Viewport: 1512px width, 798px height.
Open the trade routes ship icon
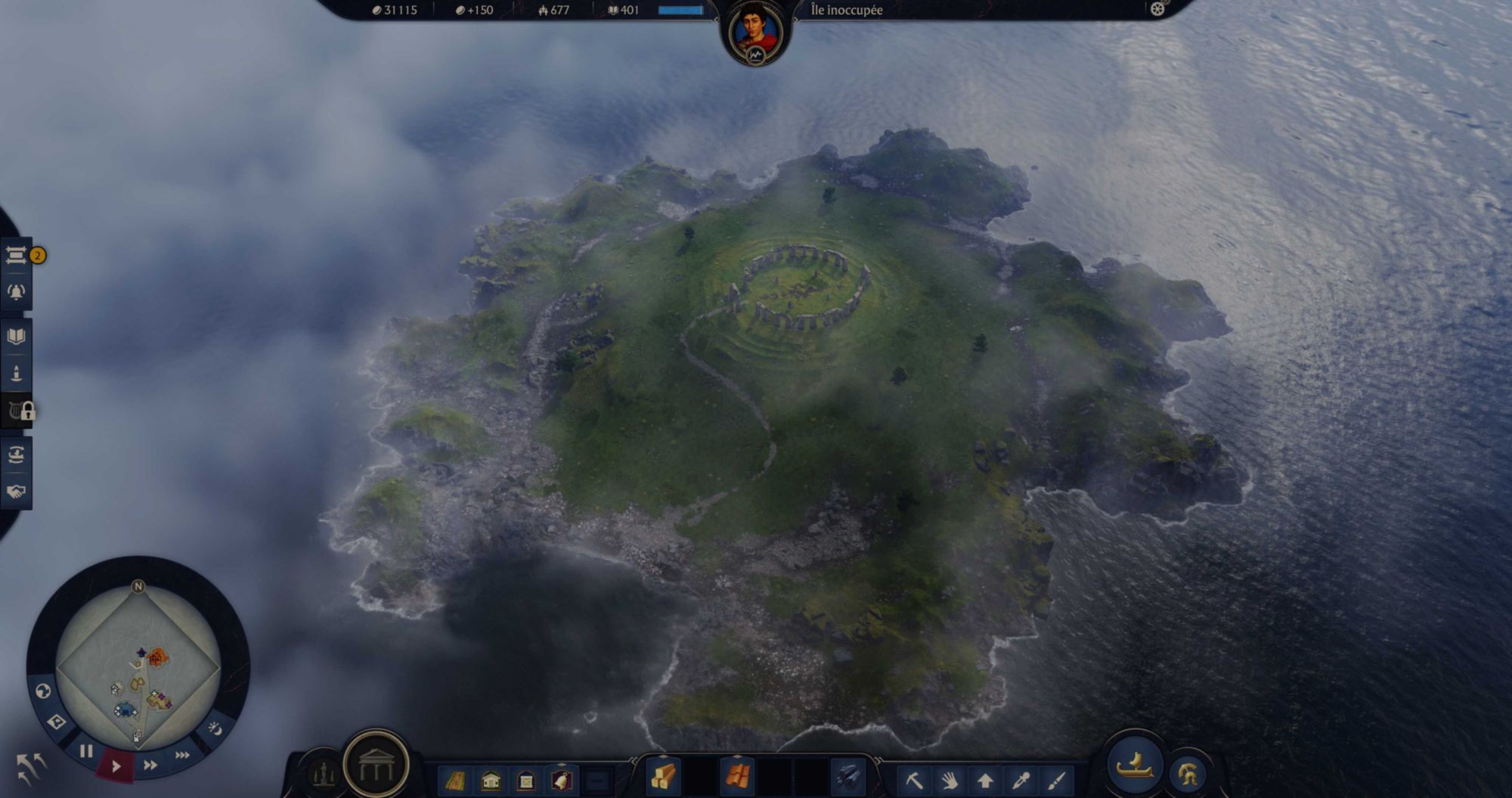[x=16, y=454]
